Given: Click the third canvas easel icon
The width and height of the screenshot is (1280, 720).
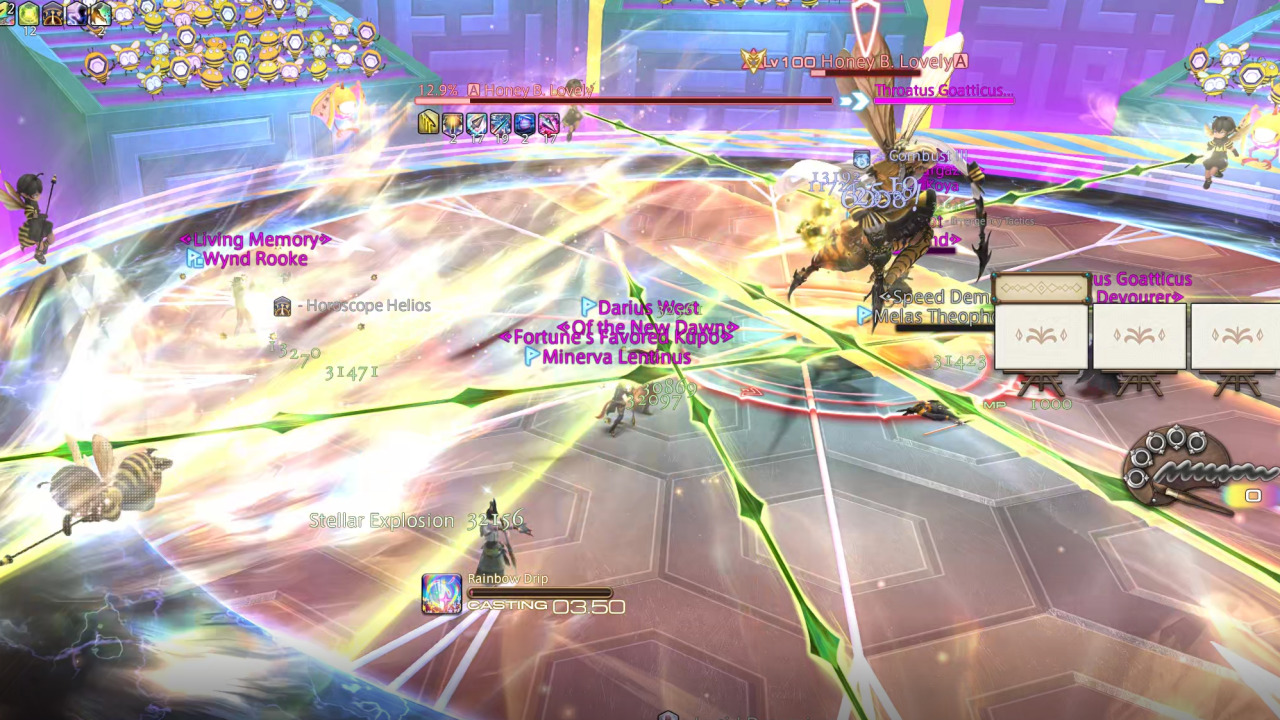Looking at the screenshot, I should click(1236, 337).
